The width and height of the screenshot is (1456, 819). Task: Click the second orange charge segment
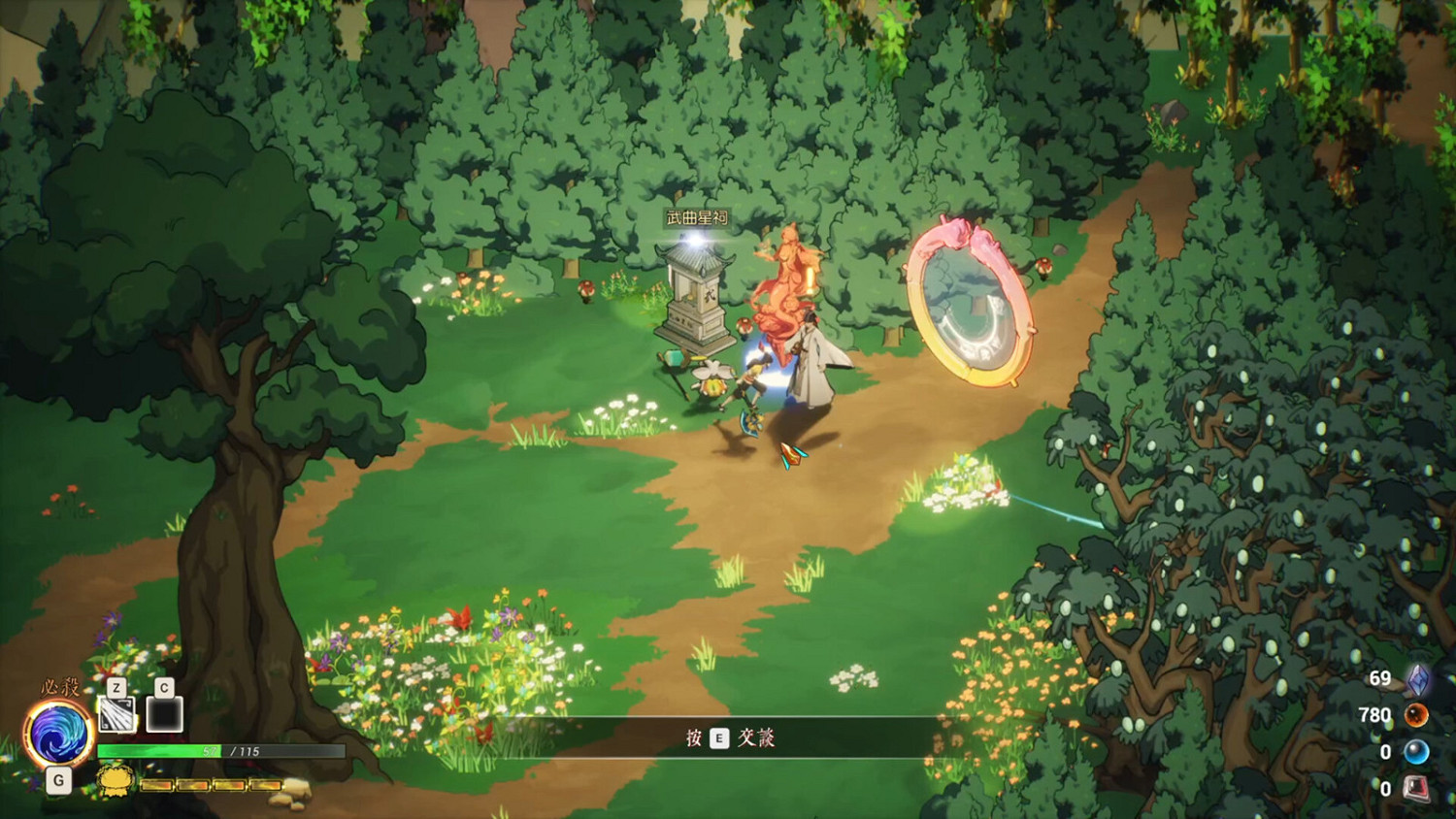192,784
